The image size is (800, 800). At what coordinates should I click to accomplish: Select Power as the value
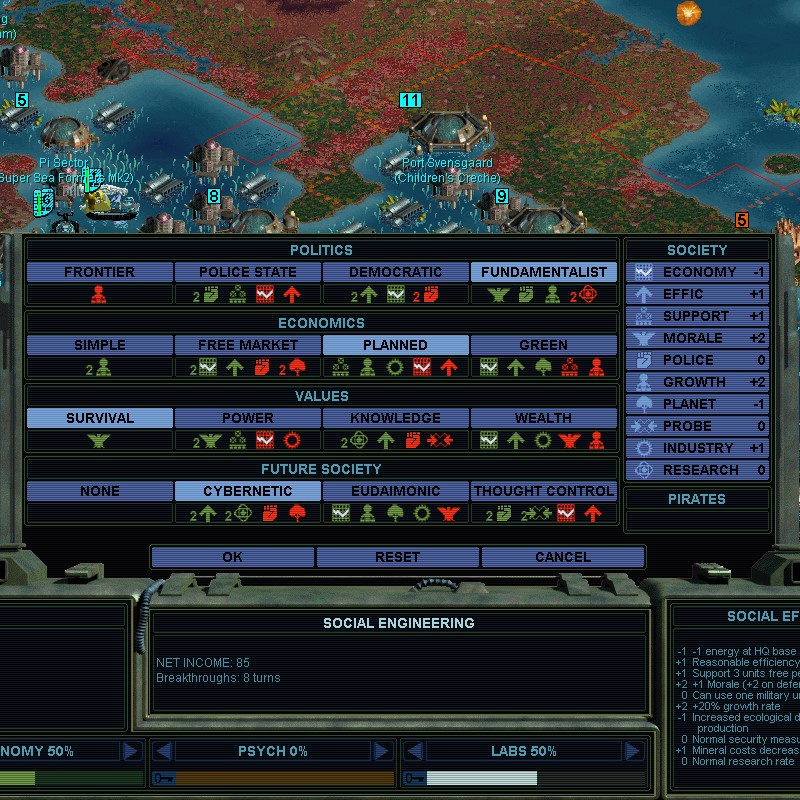247,418
